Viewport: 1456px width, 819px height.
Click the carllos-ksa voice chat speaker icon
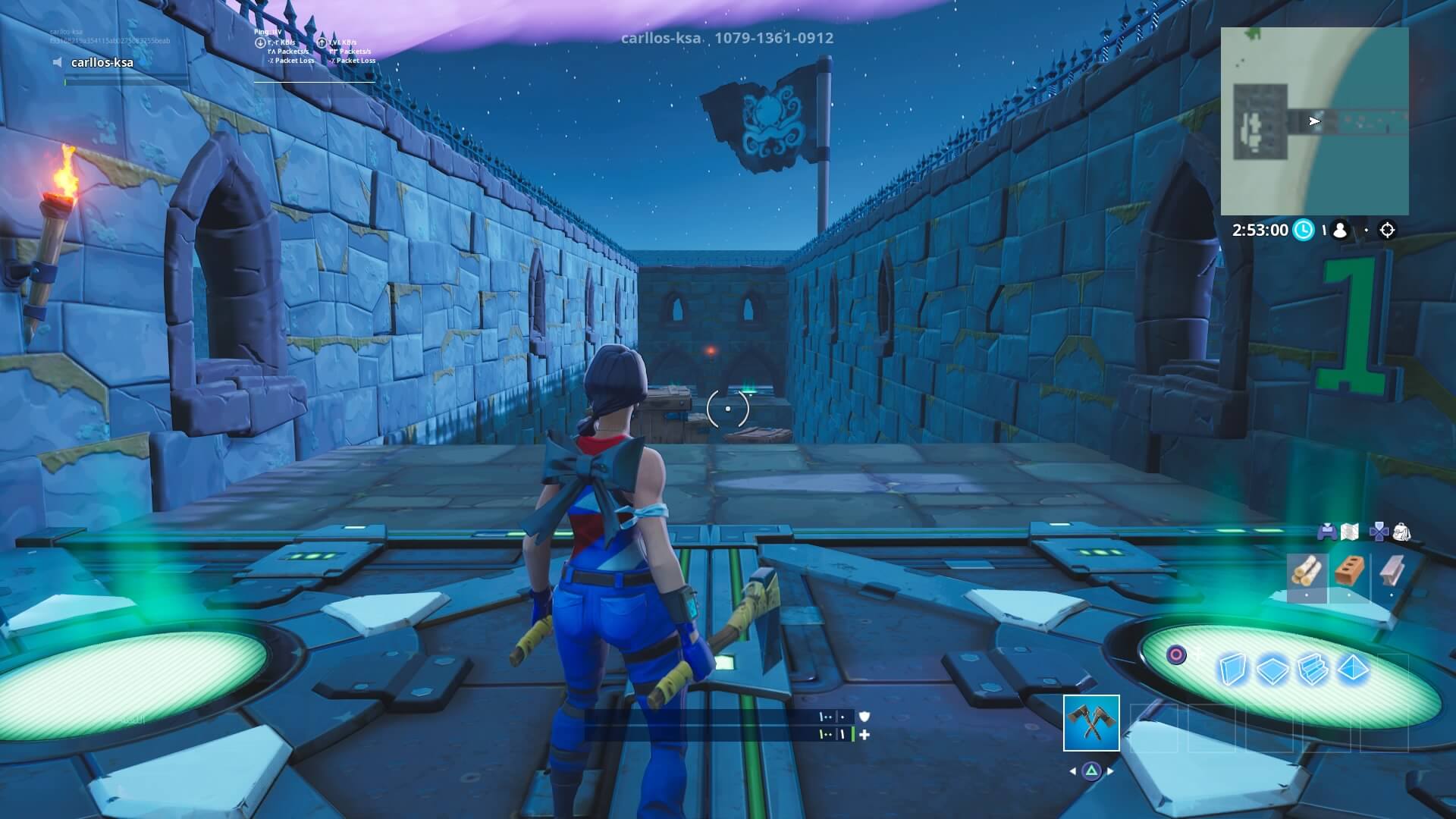click(x=58, y=62)
